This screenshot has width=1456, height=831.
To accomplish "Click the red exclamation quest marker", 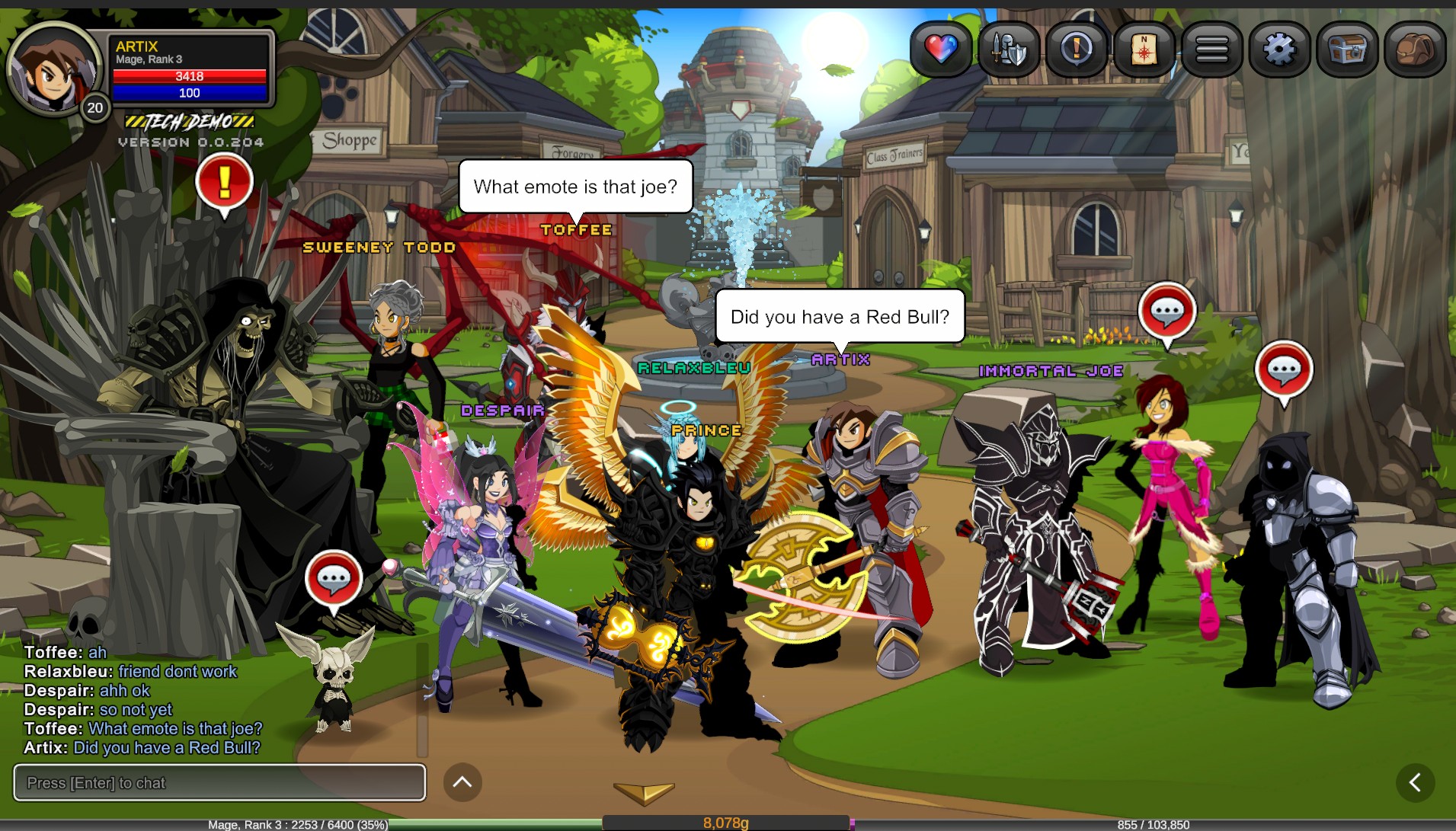I will [x=224, y=183].
